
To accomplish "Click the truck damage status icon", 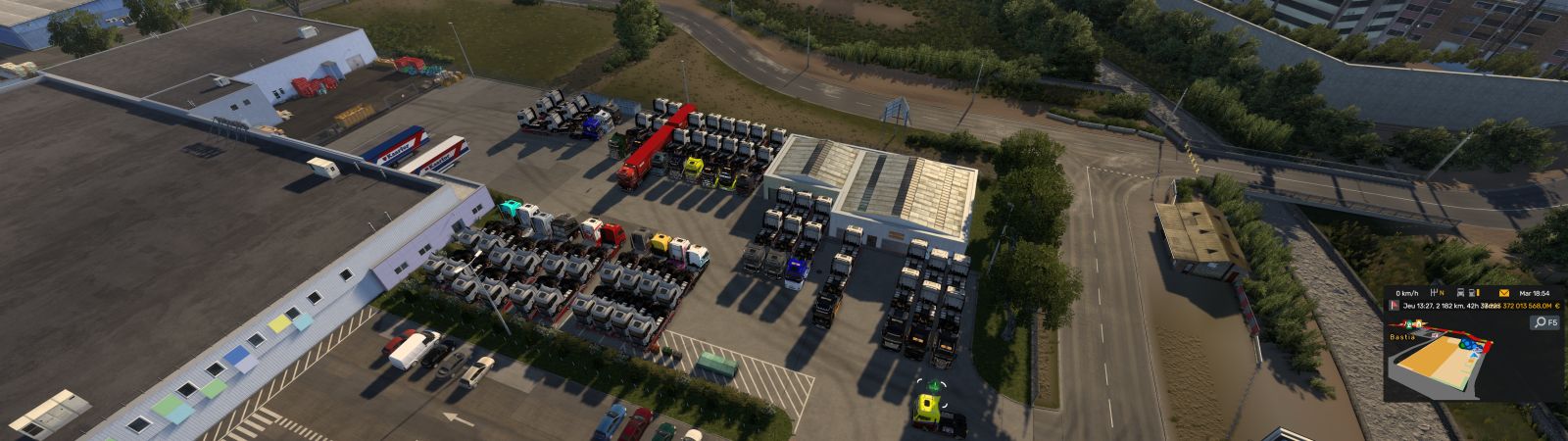I will 1459,292.
